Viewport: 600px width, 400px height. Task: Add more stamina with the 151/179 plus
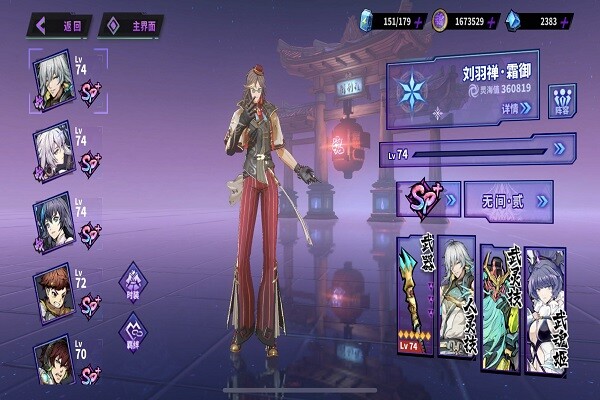(x=419, y=20)
